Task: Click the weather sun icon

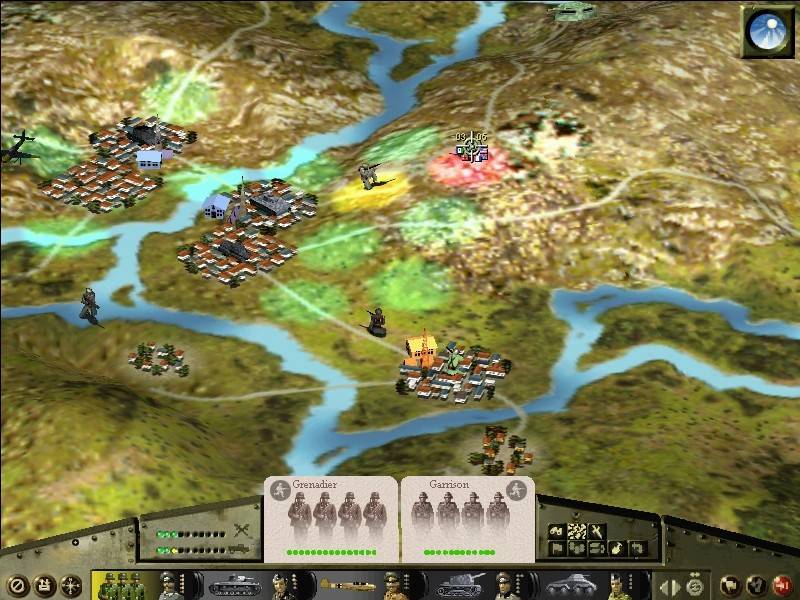Action: (765, 32)
